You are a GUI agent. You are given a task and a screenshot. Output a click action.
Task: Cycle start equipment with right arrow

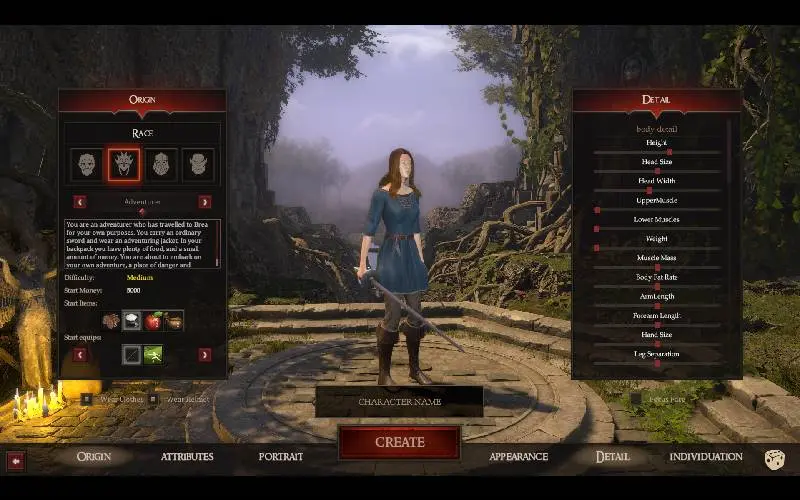pyautogui.click(x=205, y=354)
